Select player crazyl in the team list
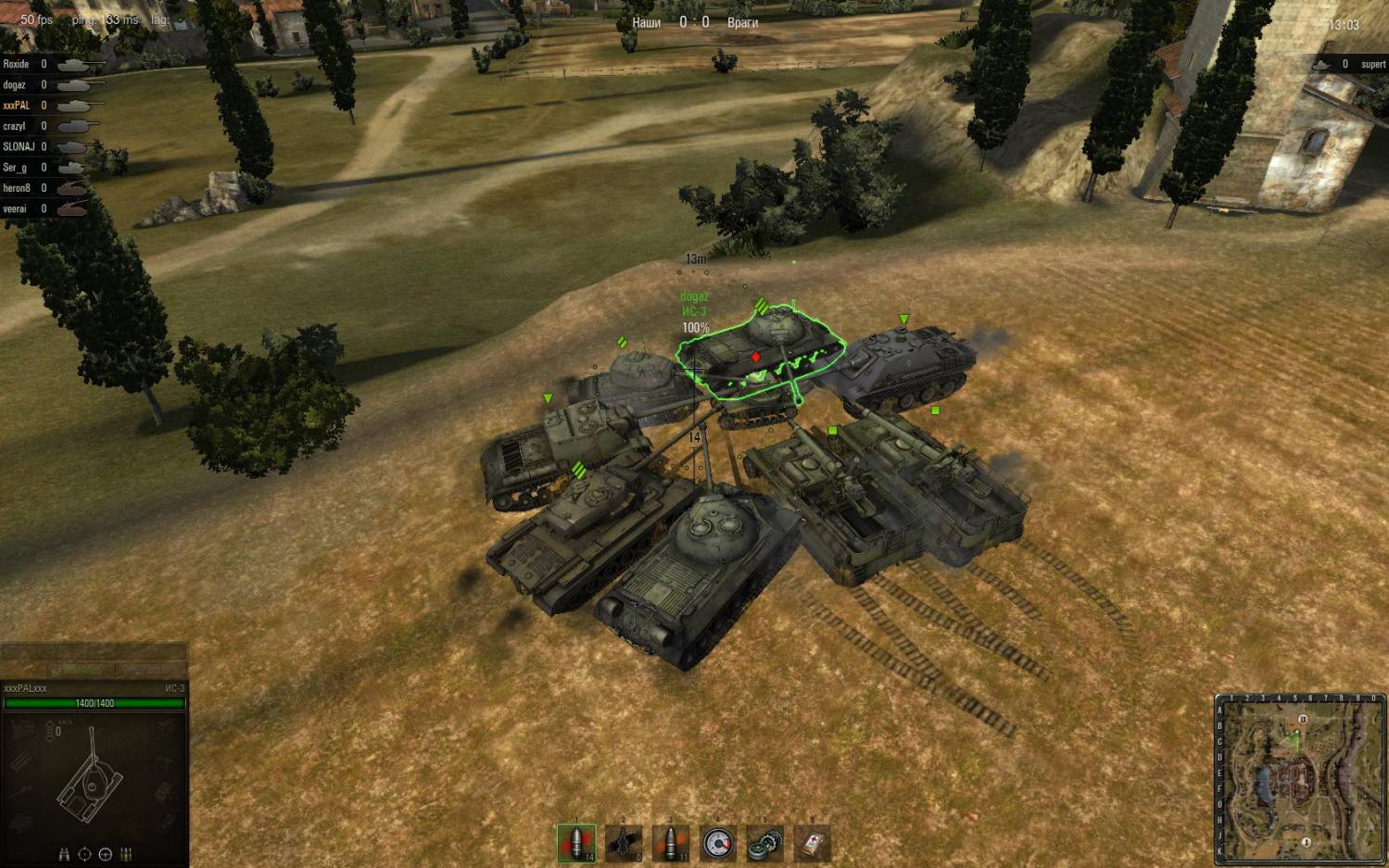Image resolution: width=1389 pixels, height=868 pixels. tap(15, 126)
